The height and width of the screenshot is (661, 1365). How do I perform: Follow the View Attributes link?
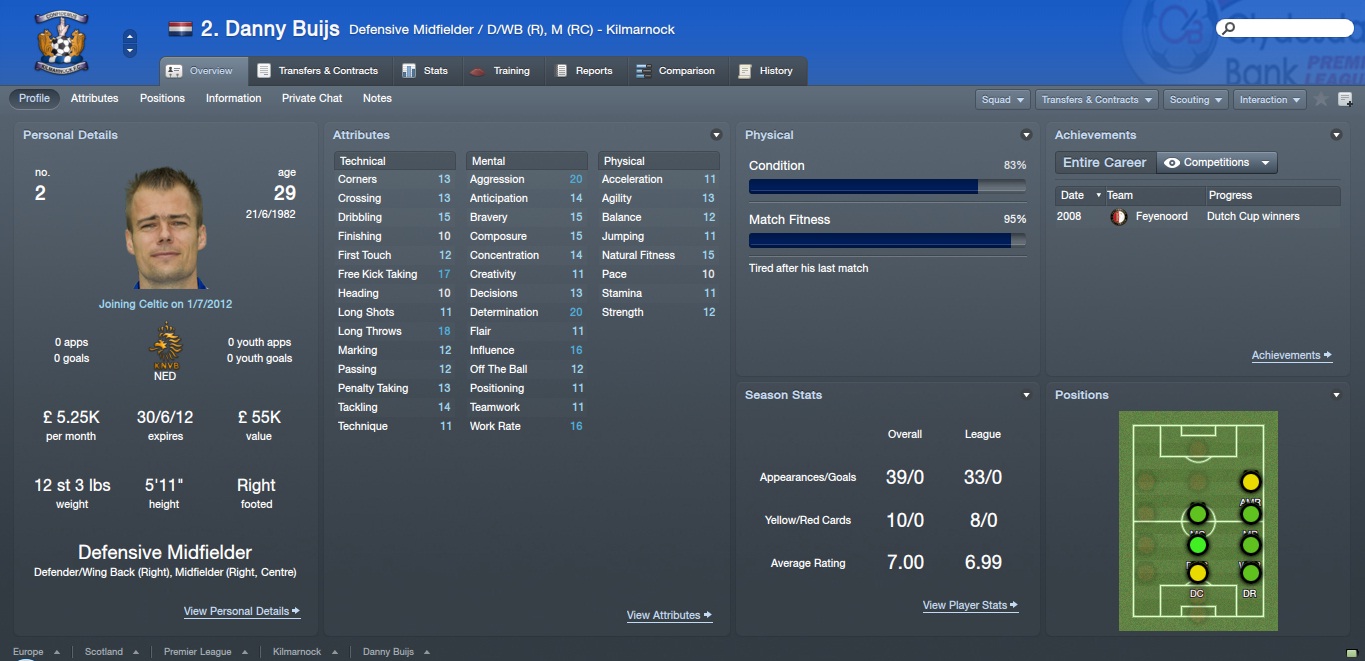pyautogui.click(x=669, y=615)
